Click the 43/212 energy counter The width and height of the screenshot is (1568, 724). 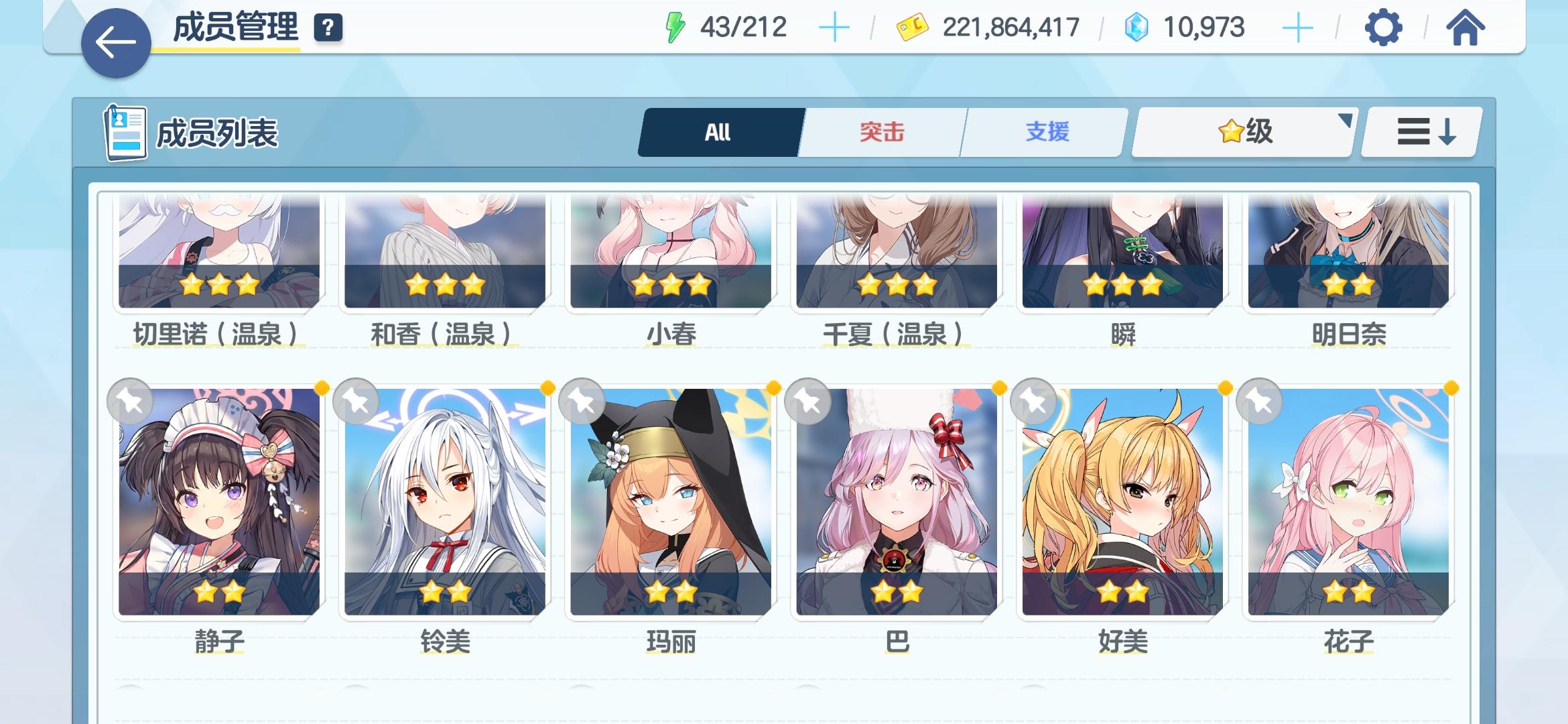[744, 26]
